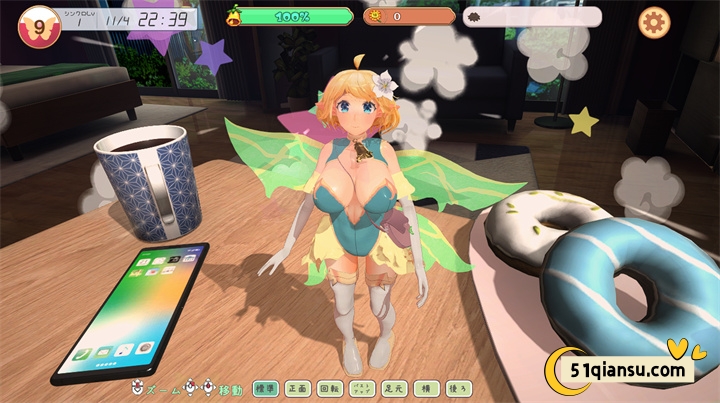Viewport: 720px width, 403px height.
Task: Select the 標準 camera view
Action: [265, 387]
